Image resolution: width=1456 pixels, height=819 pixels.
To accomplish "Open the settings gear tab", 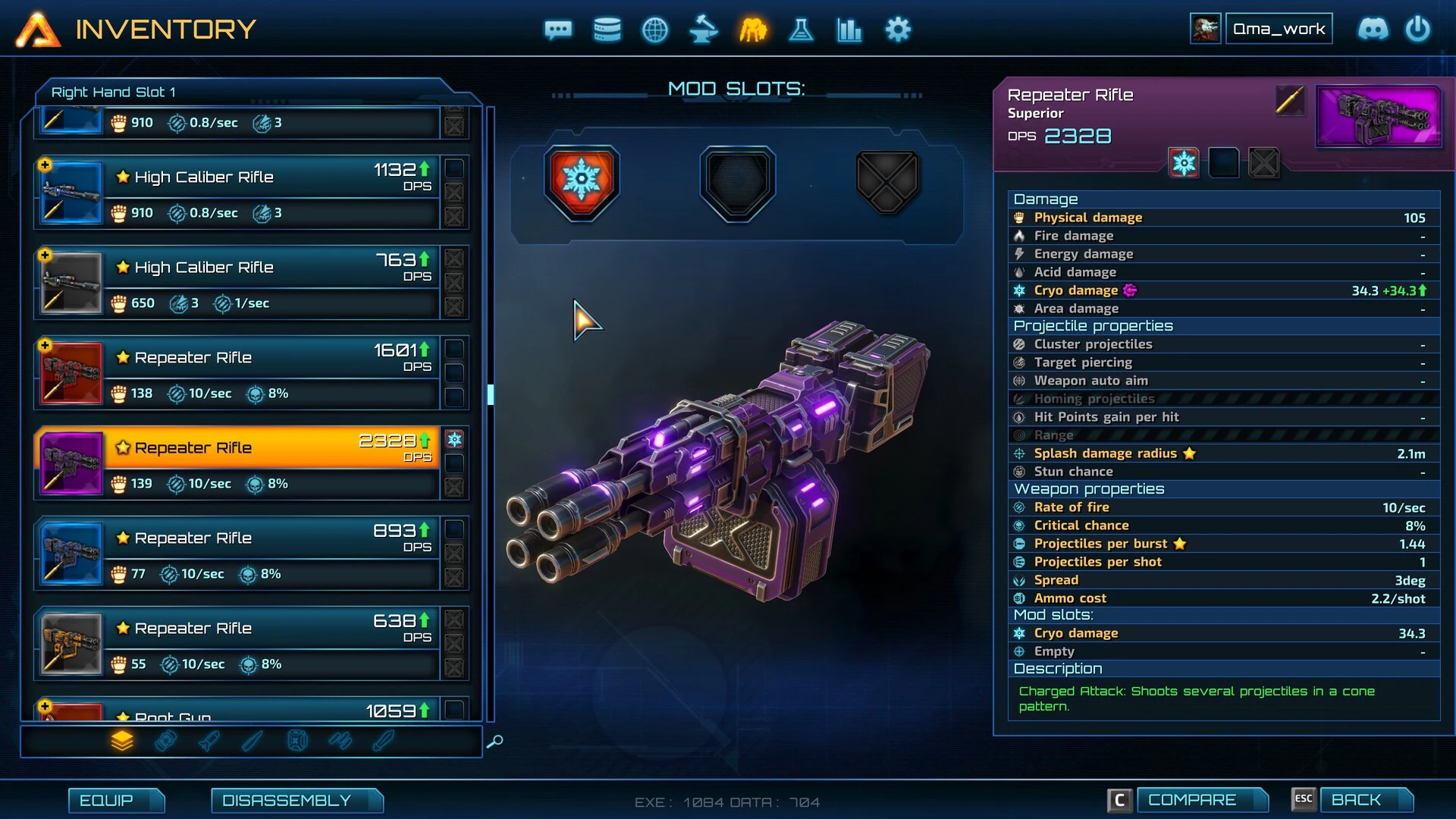I will tap(898, 30).
